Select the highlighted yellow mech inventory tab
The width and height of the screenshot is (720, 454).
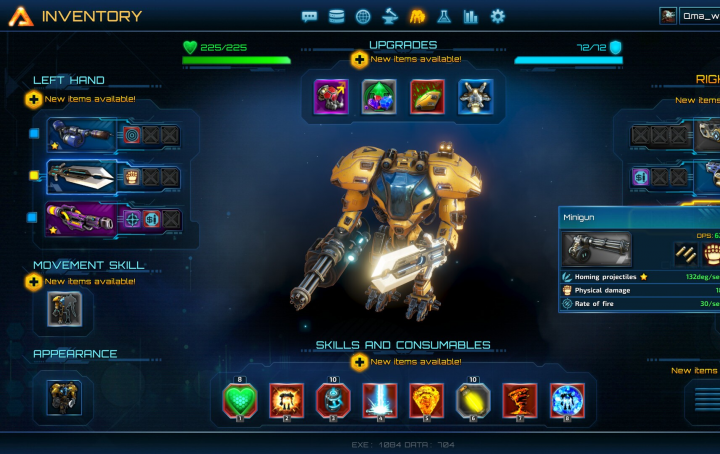(x=417, y=16)
